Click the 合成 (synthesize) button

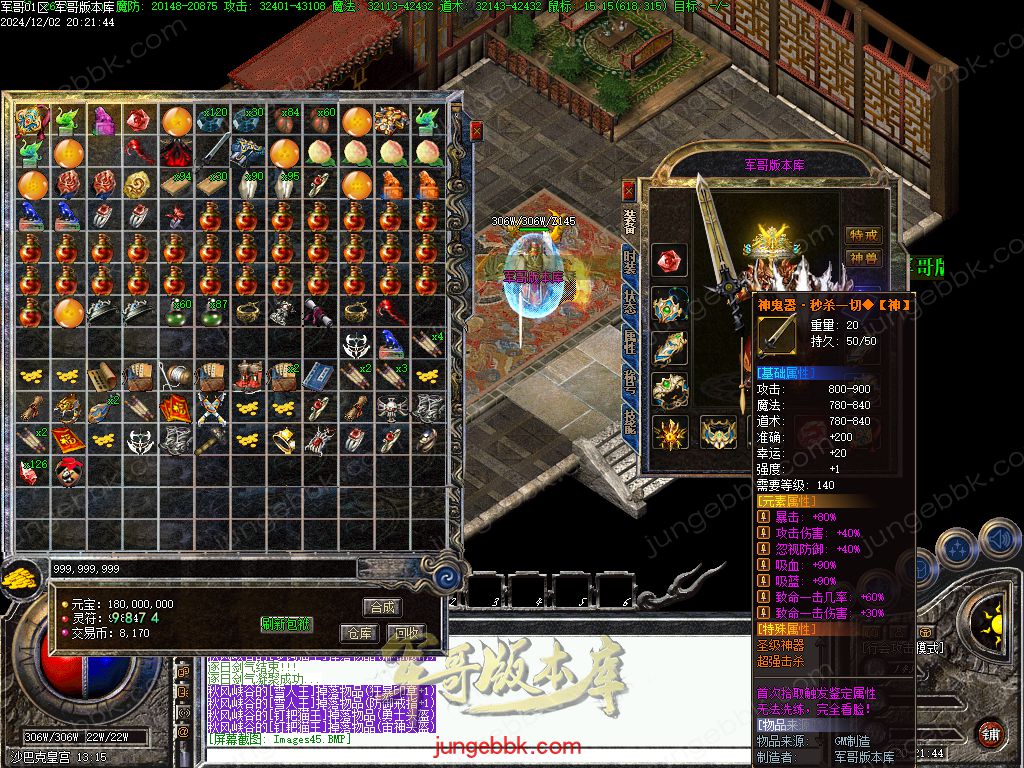tap(382, 607)
